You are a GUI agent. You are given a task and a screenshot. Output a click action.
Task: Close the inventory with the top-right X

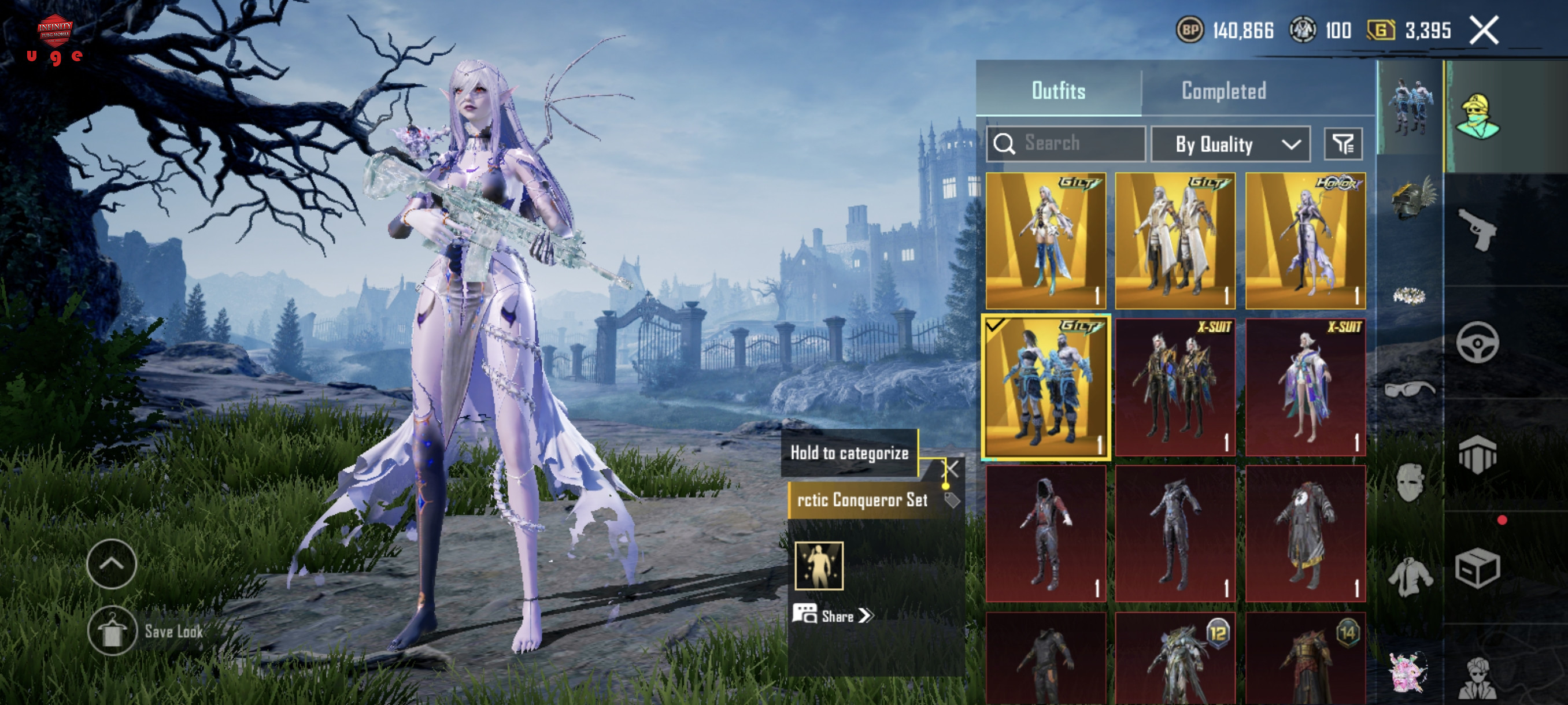click(x=1484, y=31)
